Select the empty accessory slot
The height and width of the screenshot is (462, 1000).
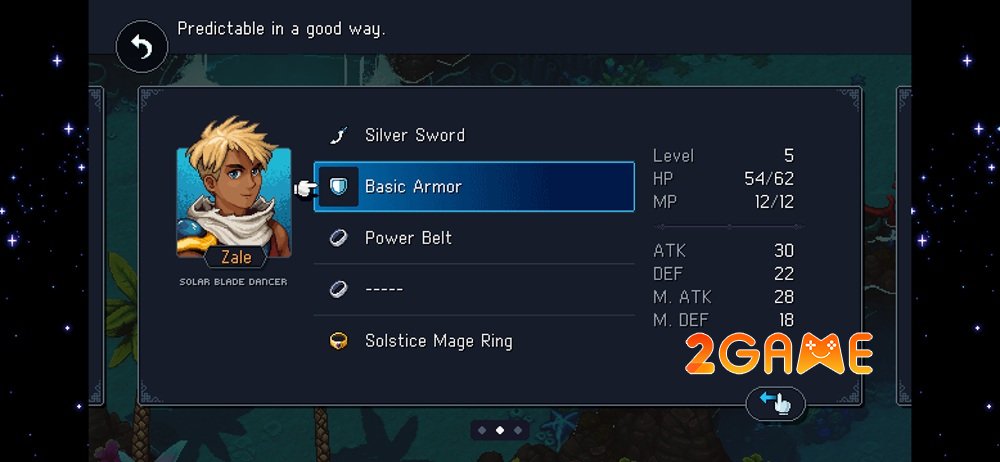[x=473, y=289]
